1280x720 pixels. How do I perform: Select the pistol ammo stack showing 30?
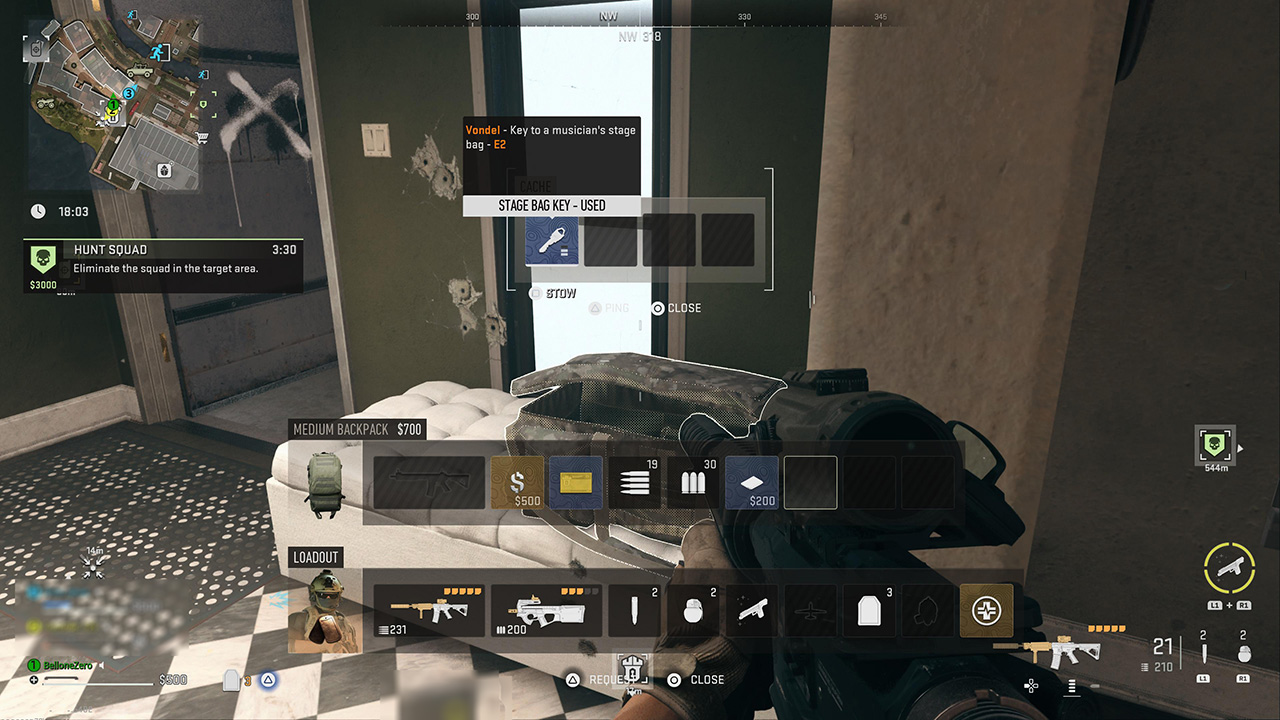[693, 482]
